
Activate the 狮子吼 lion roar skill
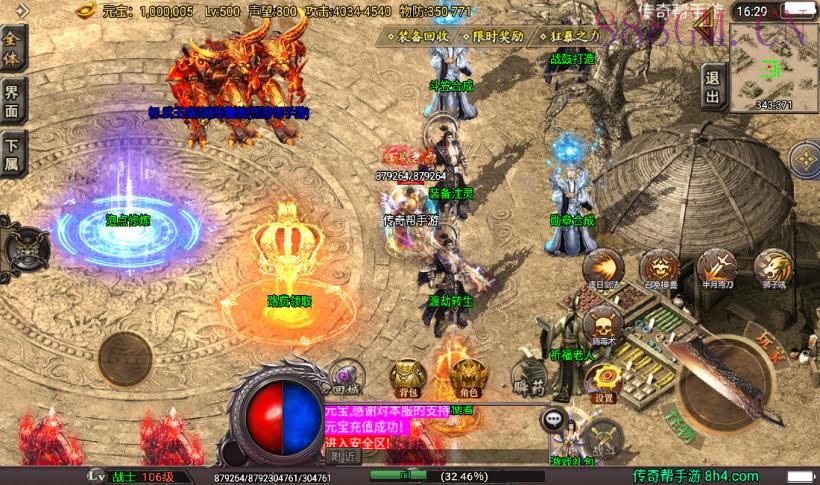[x=773, y=268]
